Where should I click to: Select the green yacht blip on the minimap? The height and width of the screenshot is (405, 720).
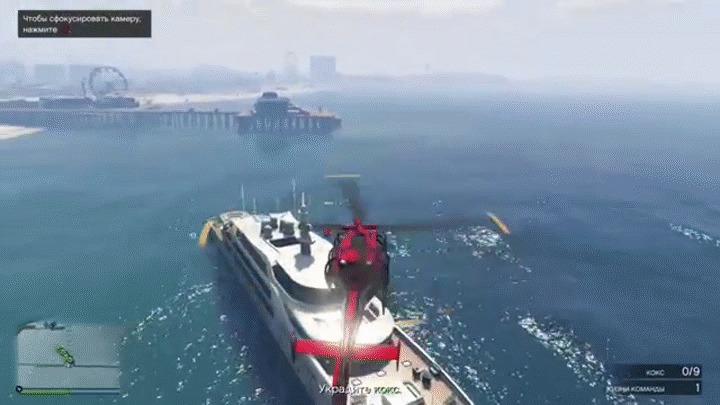pyautogui.click(x=65, y=355)
